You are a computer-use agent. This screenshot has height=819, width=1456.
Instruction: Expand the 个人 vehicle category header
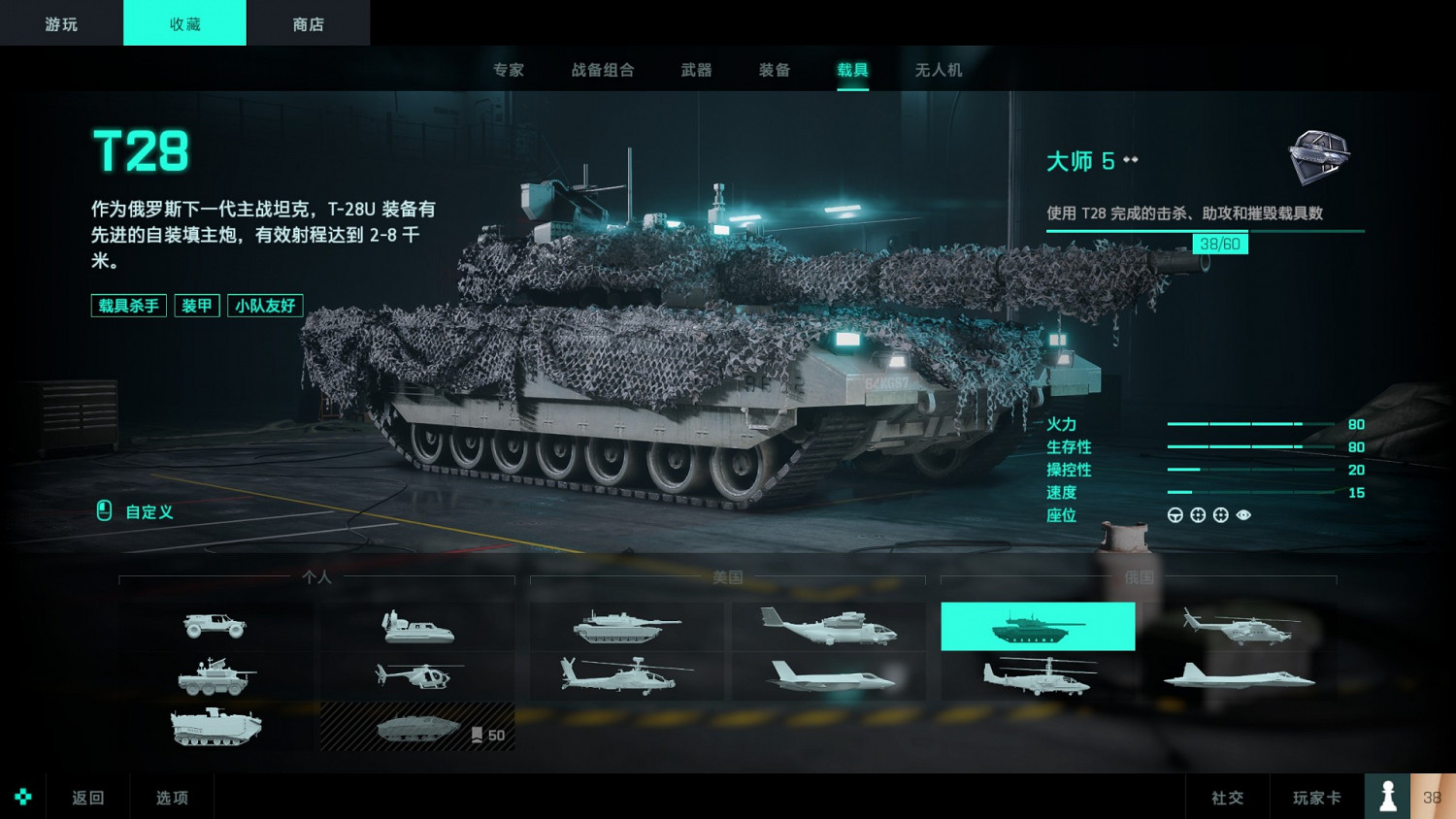(315, 576)
